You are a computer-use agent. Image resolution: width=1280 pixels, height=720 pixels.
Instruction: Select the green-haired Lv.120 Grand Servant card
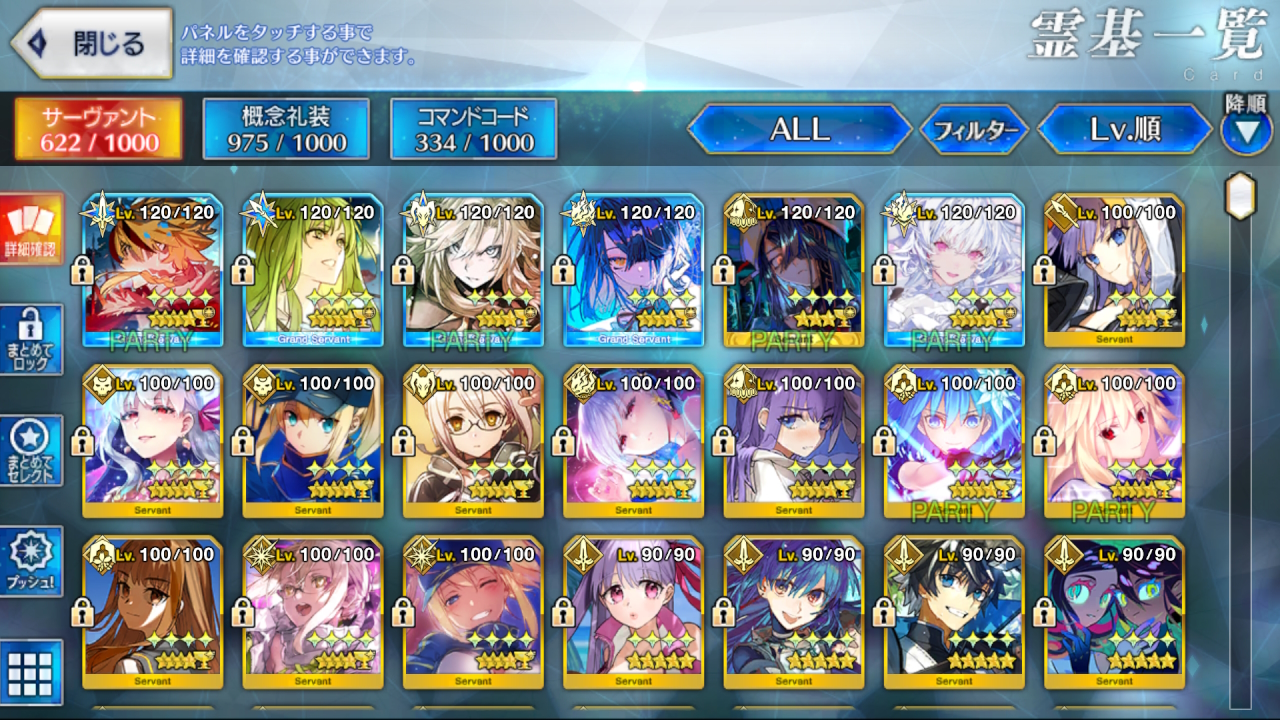[313, 270]
